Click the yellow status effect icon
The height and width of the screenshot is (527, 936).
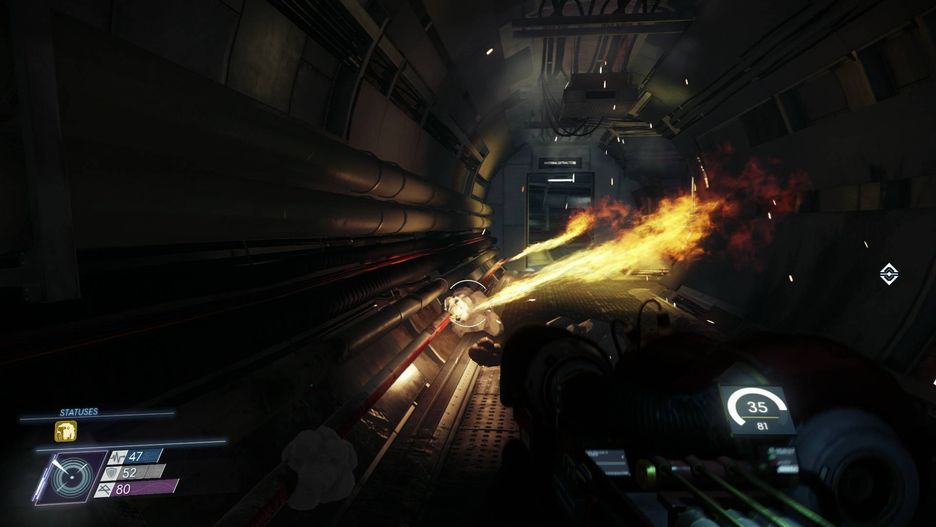click(65, 431)
